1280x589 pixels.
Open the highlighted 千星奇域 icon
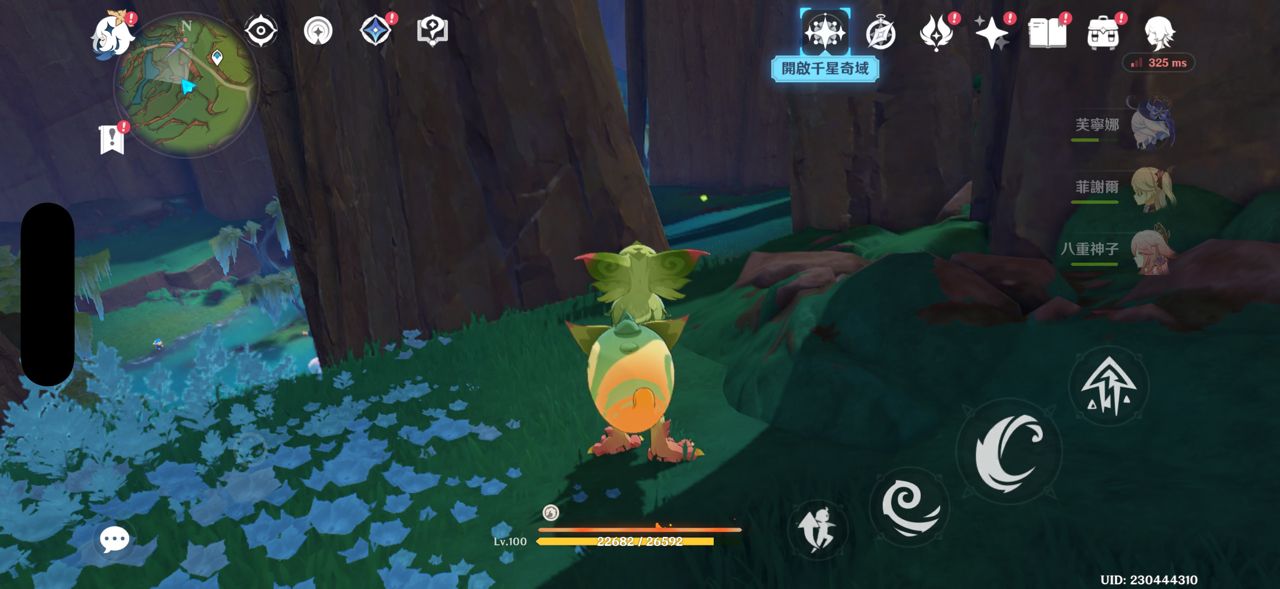[825, 33]
